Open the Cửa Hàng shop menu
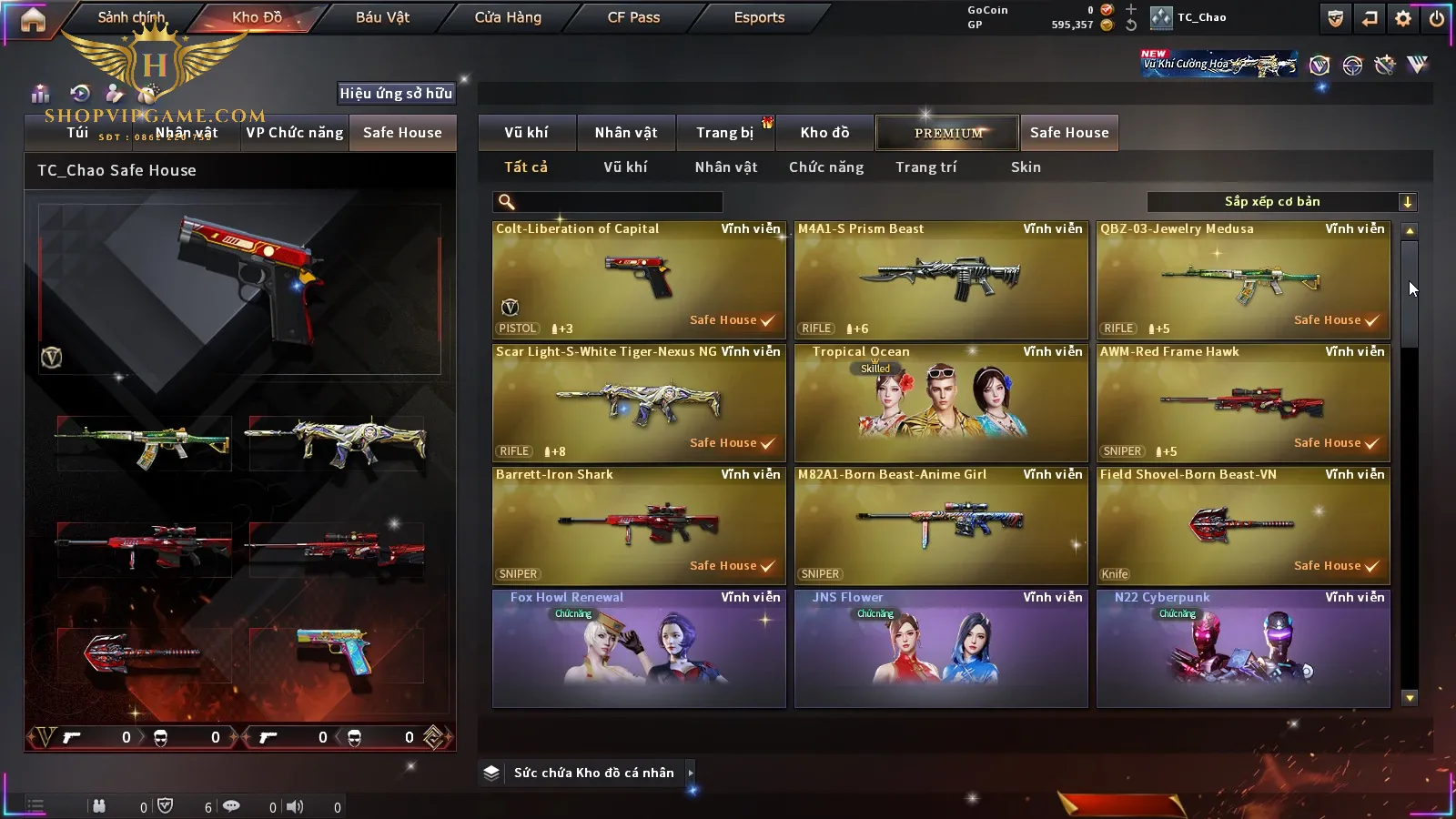1456x819 pixels. [x=508, y=17]
